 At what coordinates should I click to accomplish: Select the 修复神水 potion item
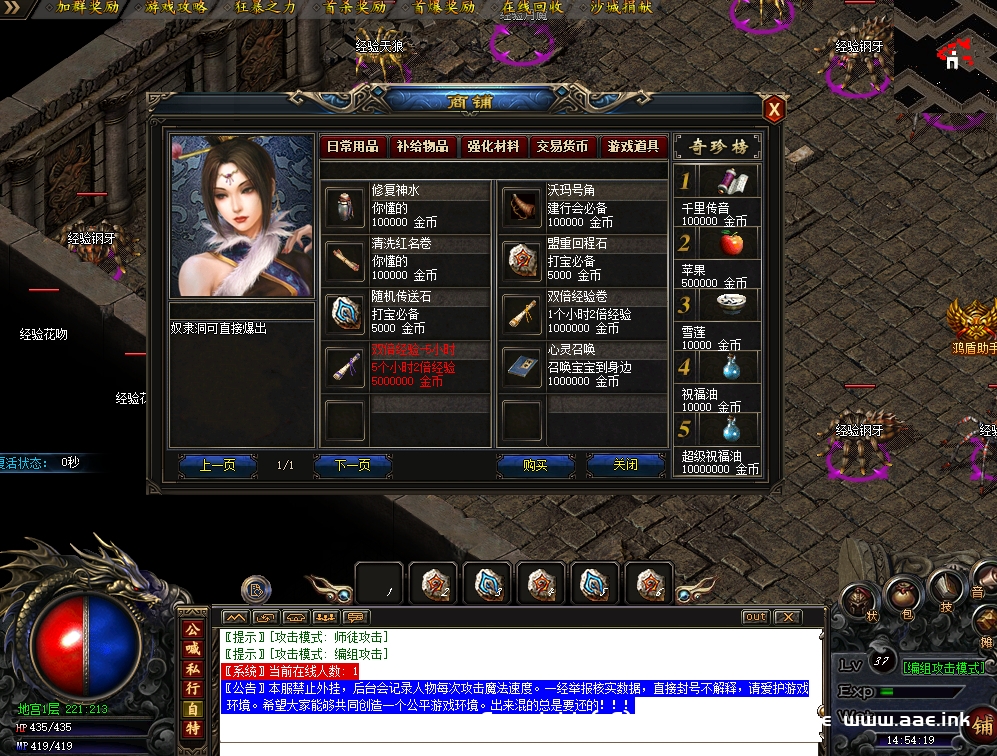[x=345, y=208]
